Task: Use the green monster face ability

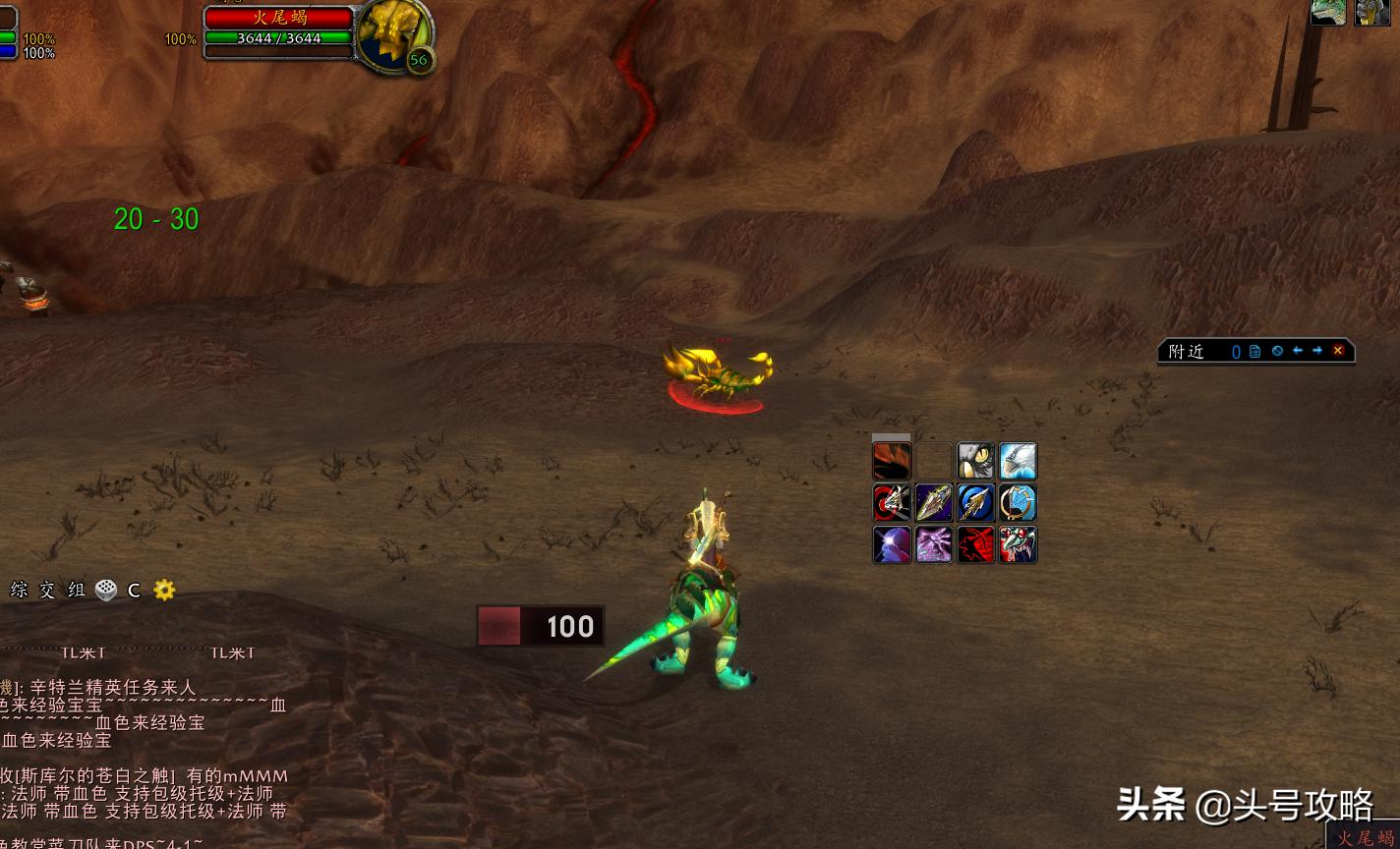Action: coord(1019,544)
